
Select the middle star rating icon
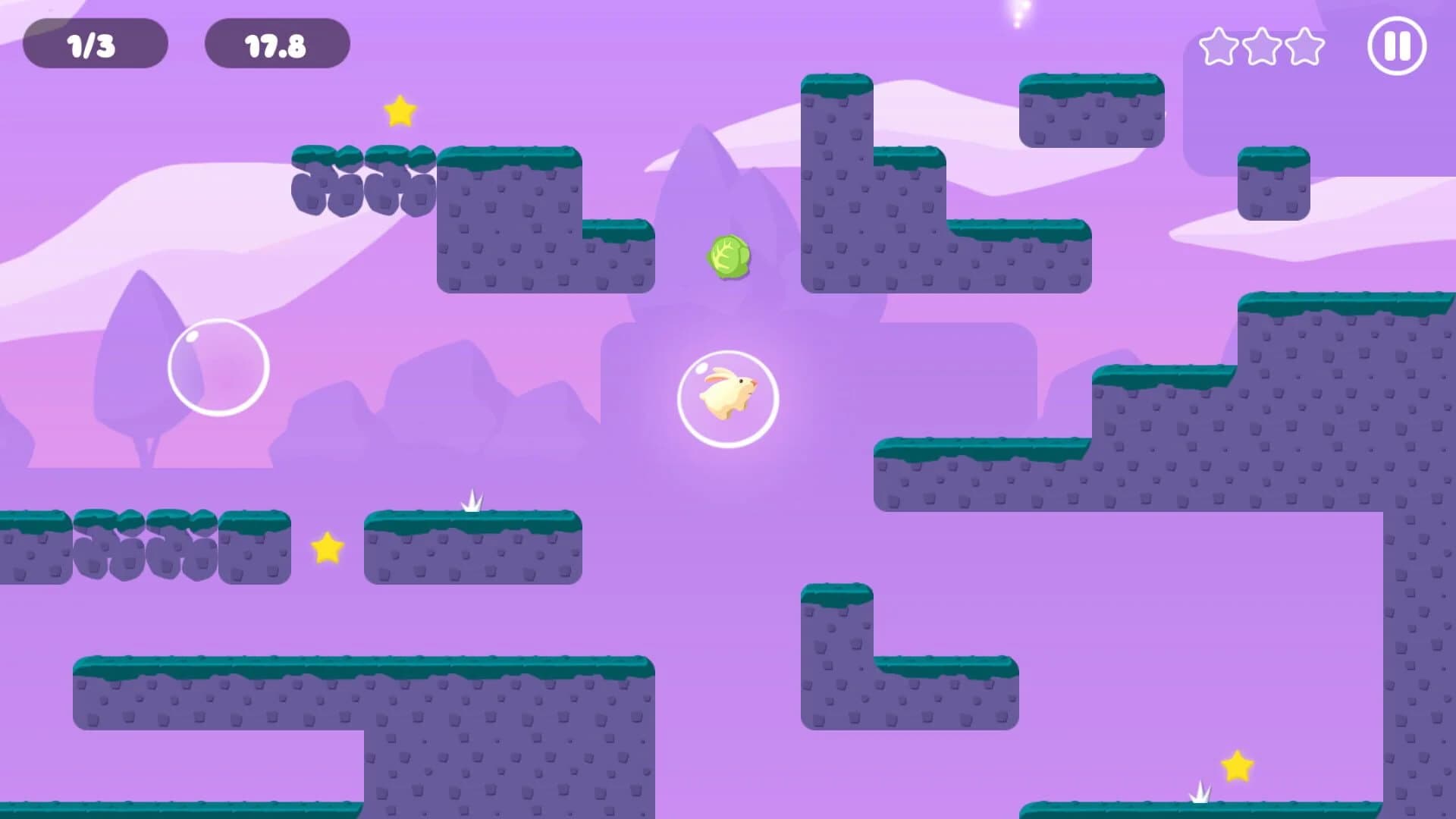coord(1263,48)
